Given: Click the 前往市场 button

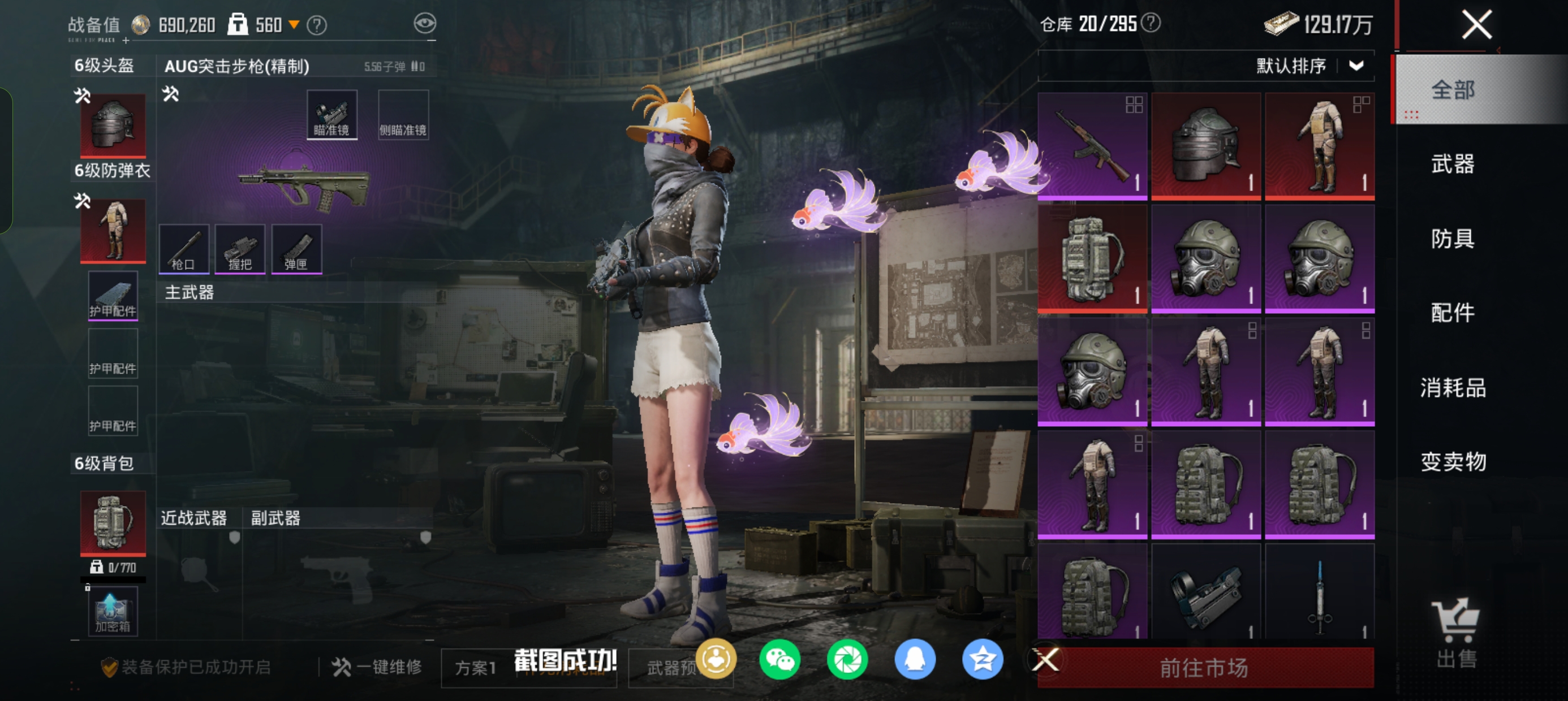Looking at the screenshot, I should click(x=1204, y=668).
